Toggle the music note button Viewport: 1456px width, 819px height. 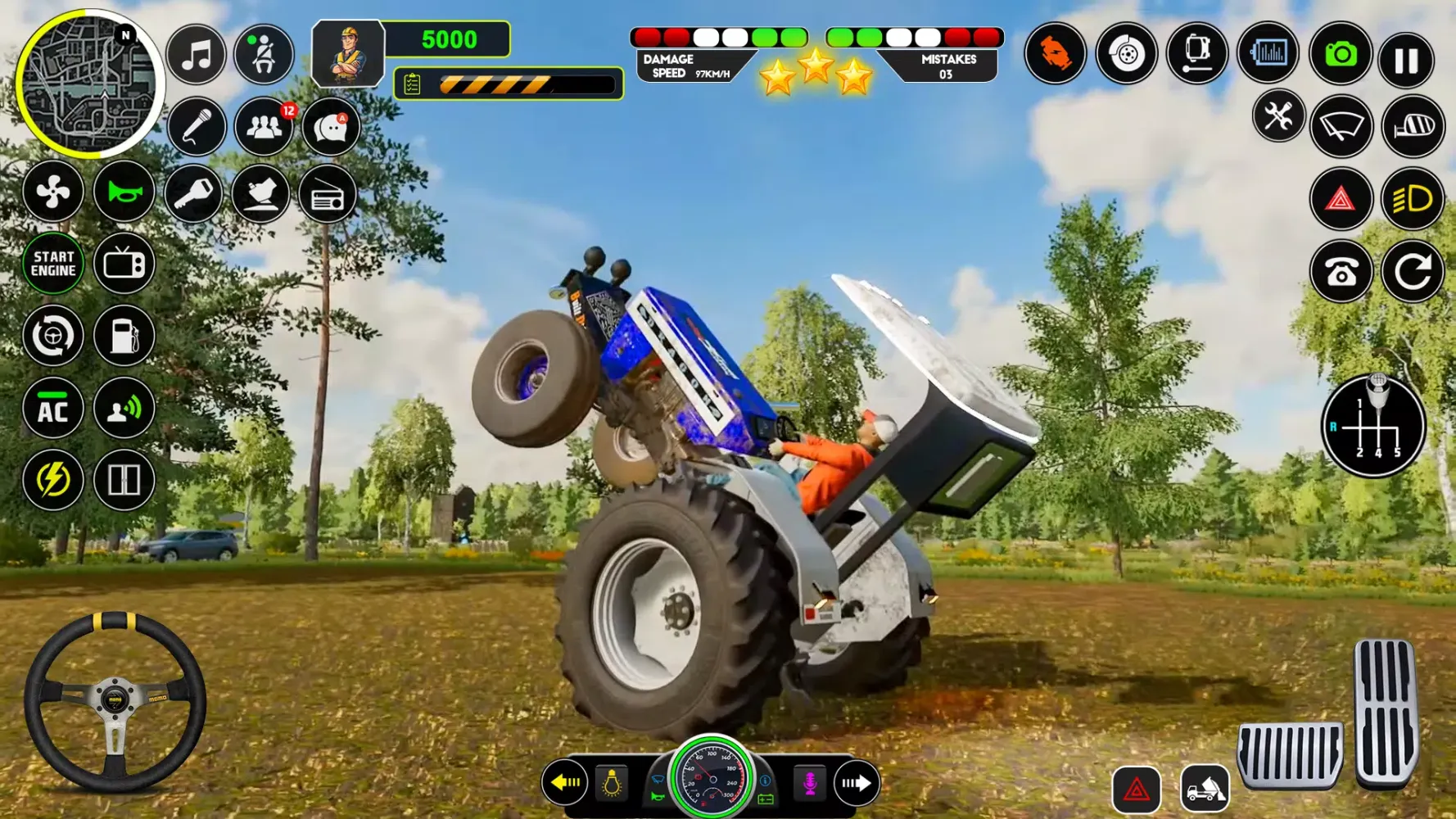coord(197,56)
